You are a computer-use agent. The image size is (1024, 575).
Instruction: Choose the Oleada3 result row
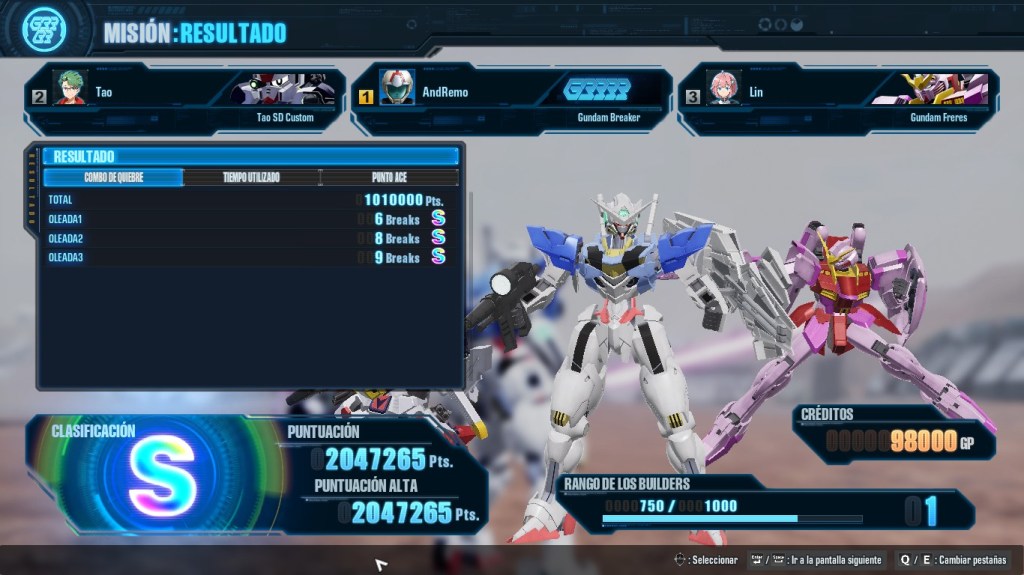[x=246, y=257]
